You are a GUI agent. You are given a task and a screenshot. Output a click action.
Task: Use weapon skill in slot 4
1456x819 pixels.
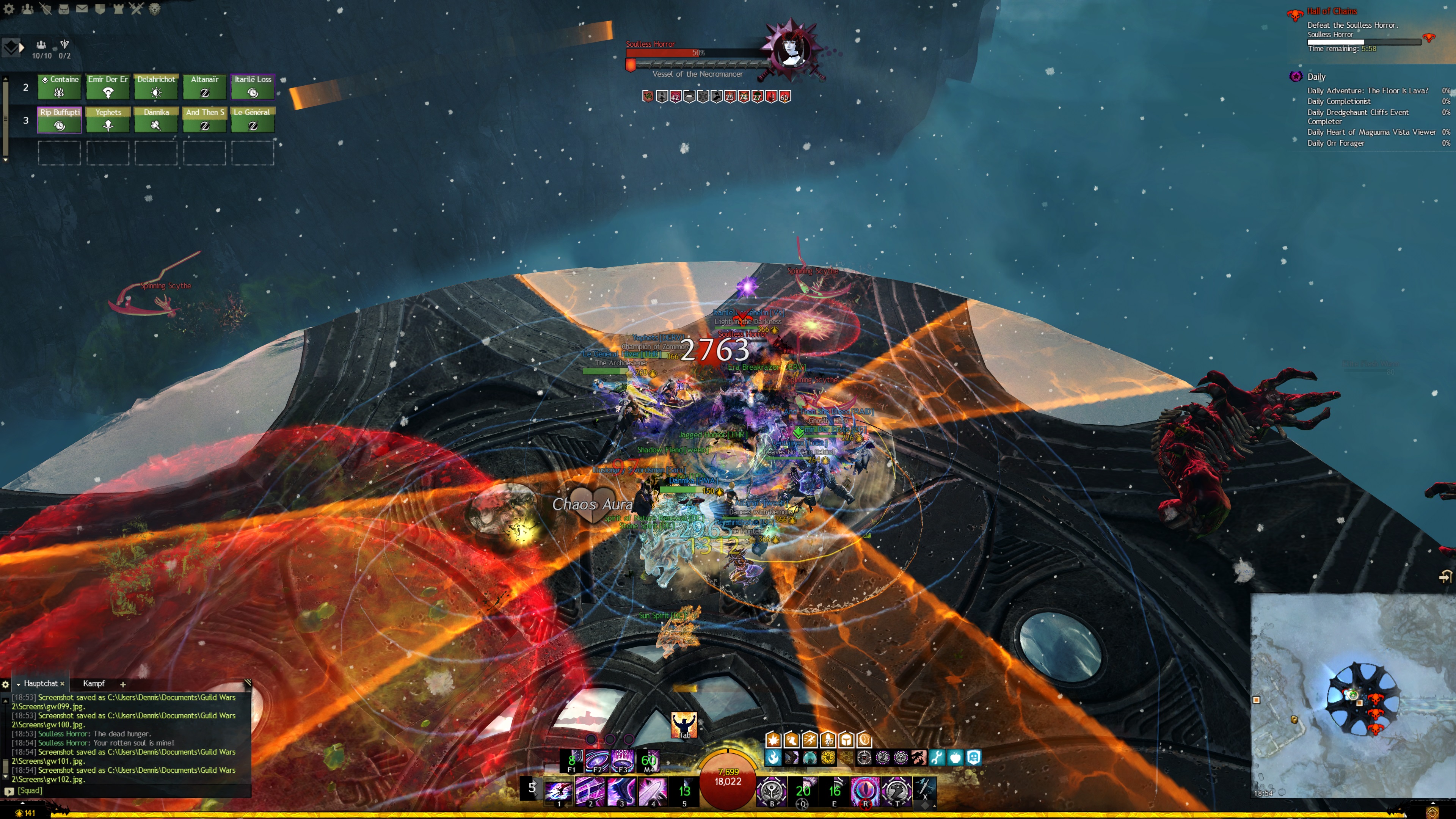coord(652,791)
